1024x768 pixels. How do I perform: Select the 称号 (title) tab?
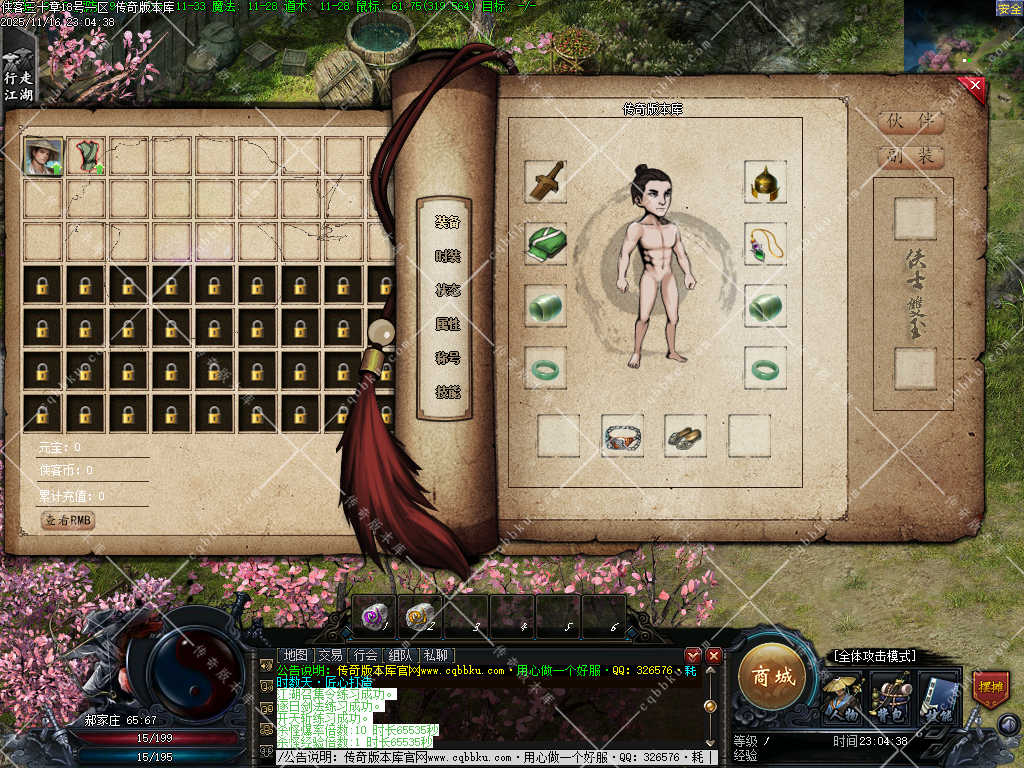point(447,358)
